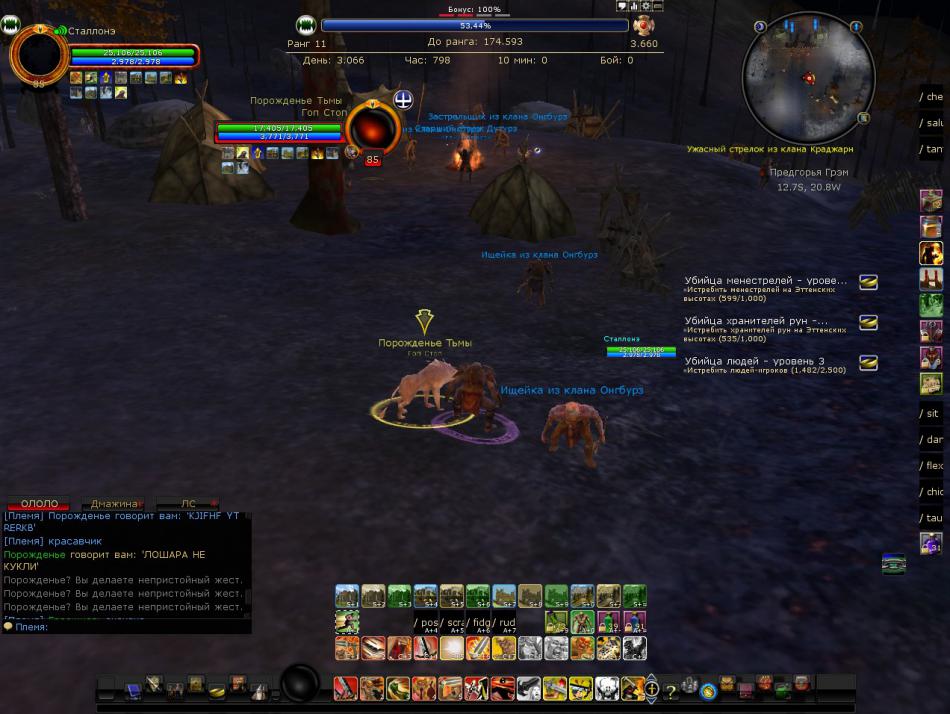950x714 pixels.
Task: Use the /sit emote shortcut
Action: 931,414
